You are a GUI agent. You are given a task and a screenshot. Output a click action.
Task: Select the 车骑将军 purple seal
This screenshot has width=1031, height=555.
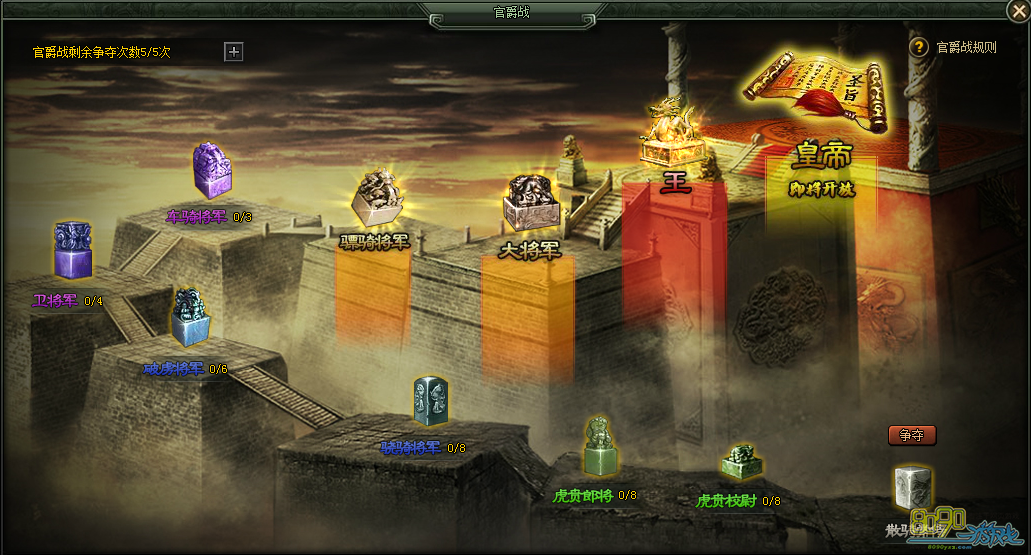tap(210, 171)
